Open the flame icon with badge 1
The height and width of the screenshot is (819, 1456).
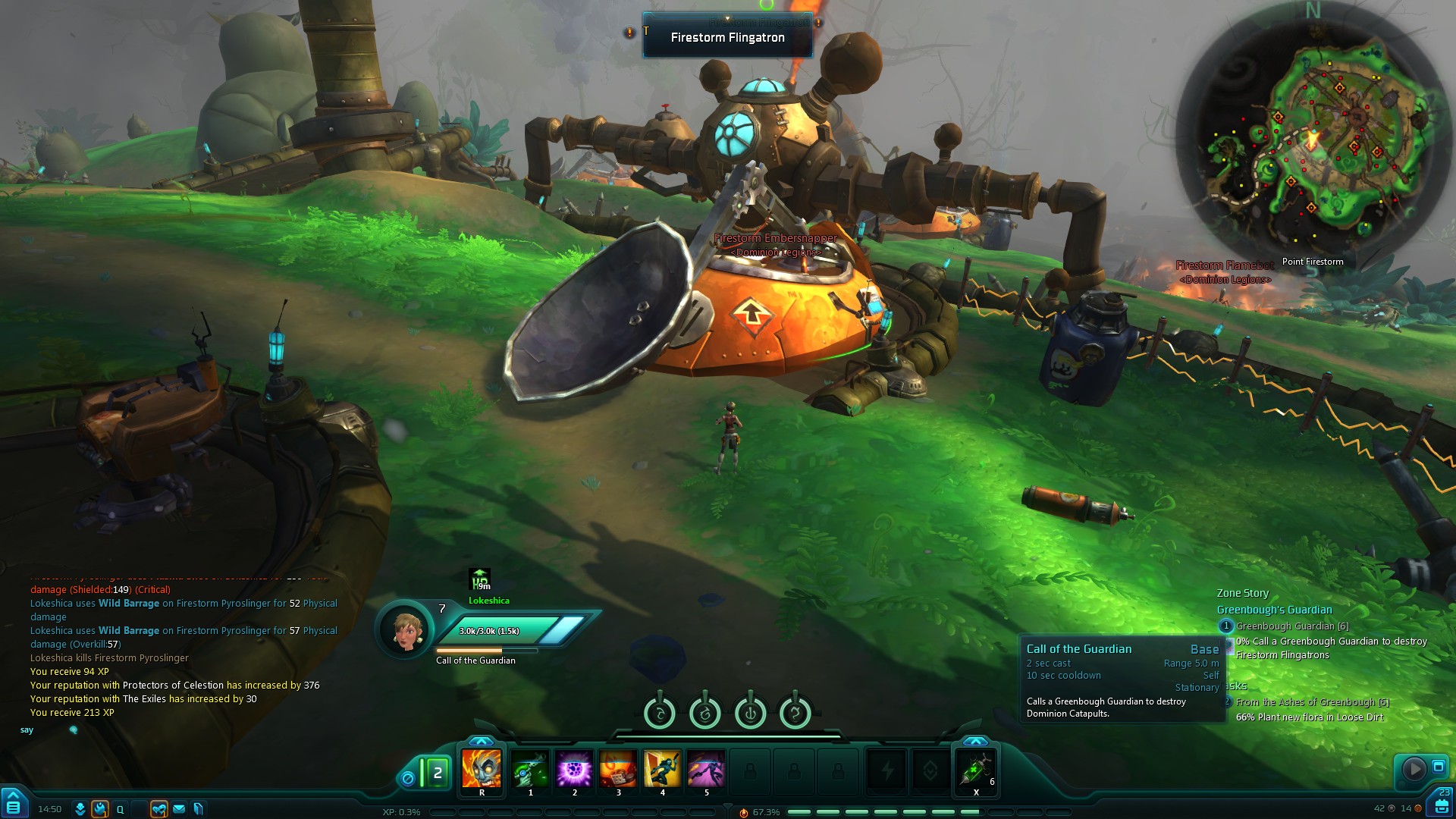pyautogui.click(x=100, y=809)
